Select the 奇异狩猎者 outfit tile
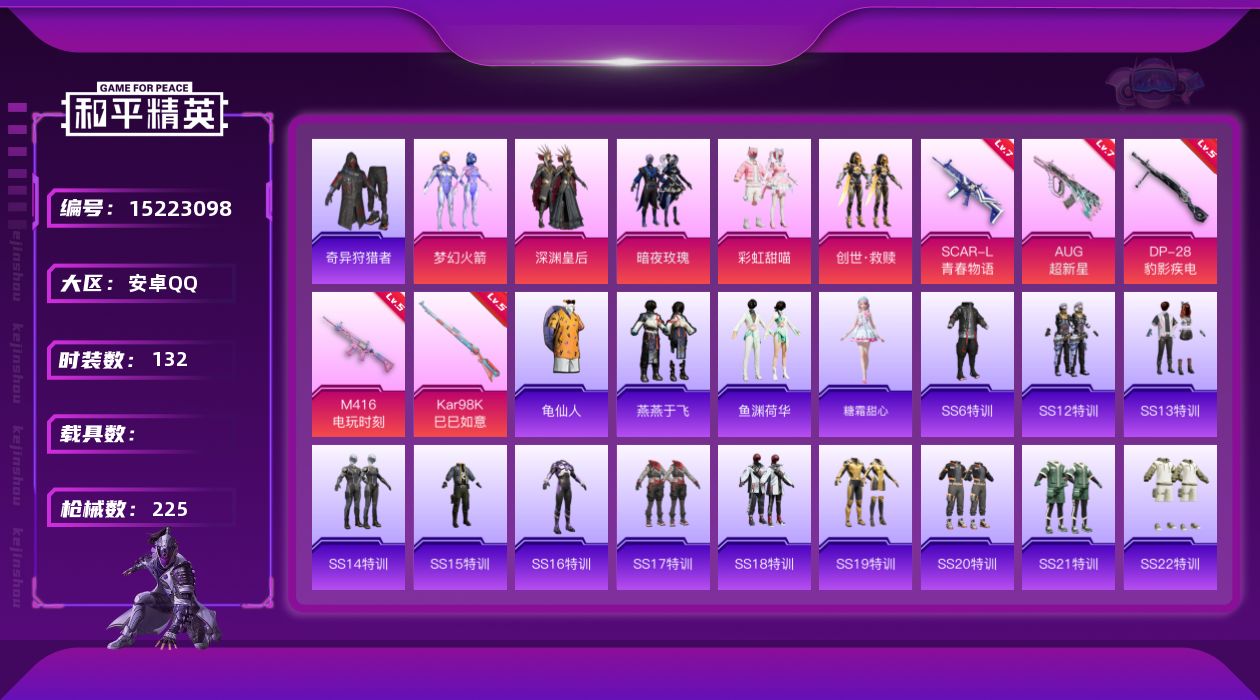 pyautogui.click(x=358, y=211)
